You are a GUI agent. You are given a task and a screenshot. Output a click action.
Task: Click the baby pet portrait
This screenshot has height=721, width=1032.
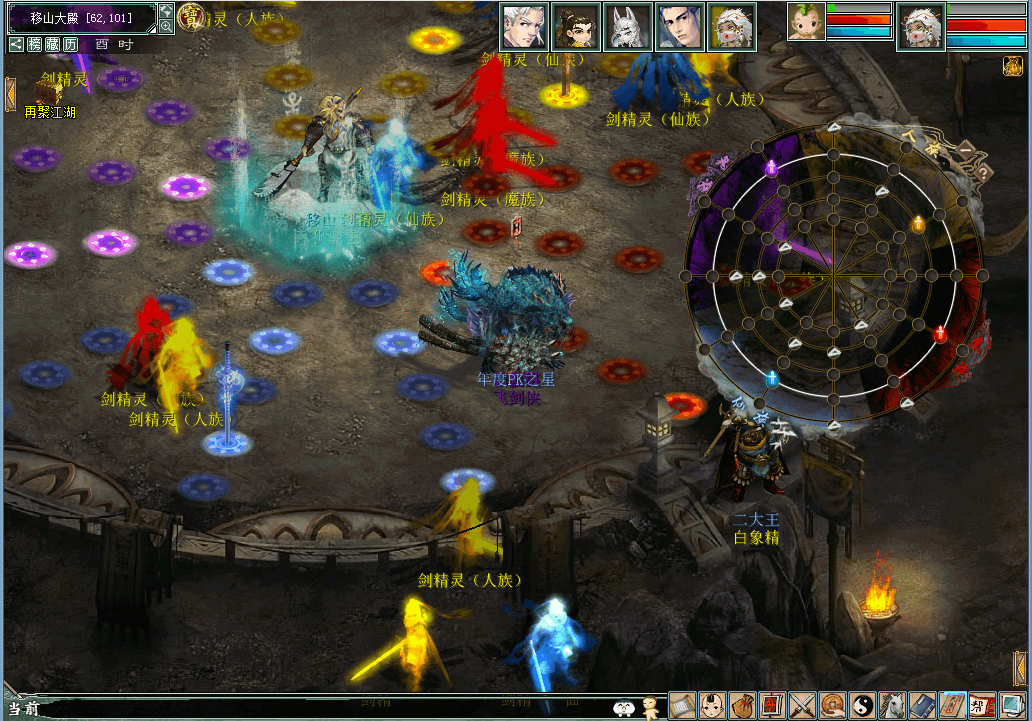[806, 22]
